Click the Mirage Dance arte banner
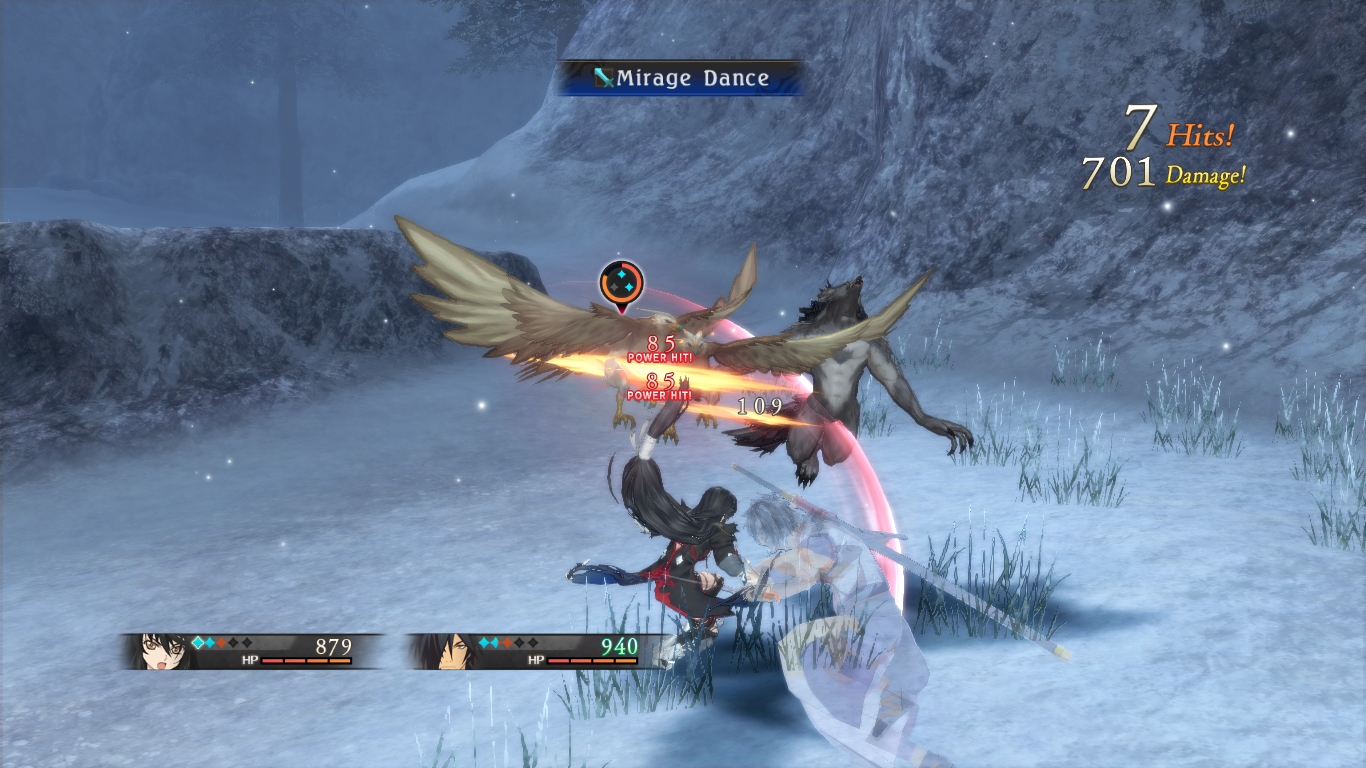The image size is (1366, 768). tap(681, 78)
